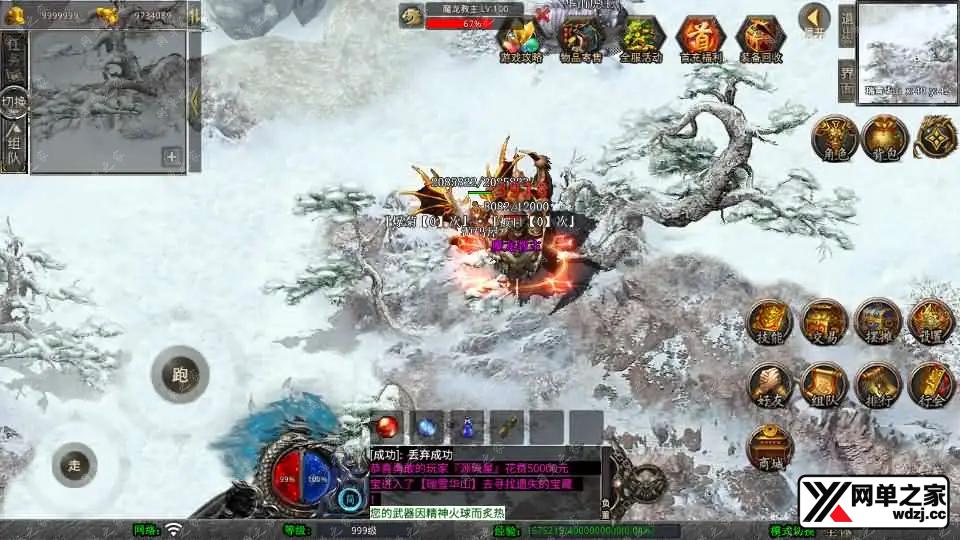Expand the left panel with plus button
This screenshot has width=960, height=540.
(x=172, y=156)
